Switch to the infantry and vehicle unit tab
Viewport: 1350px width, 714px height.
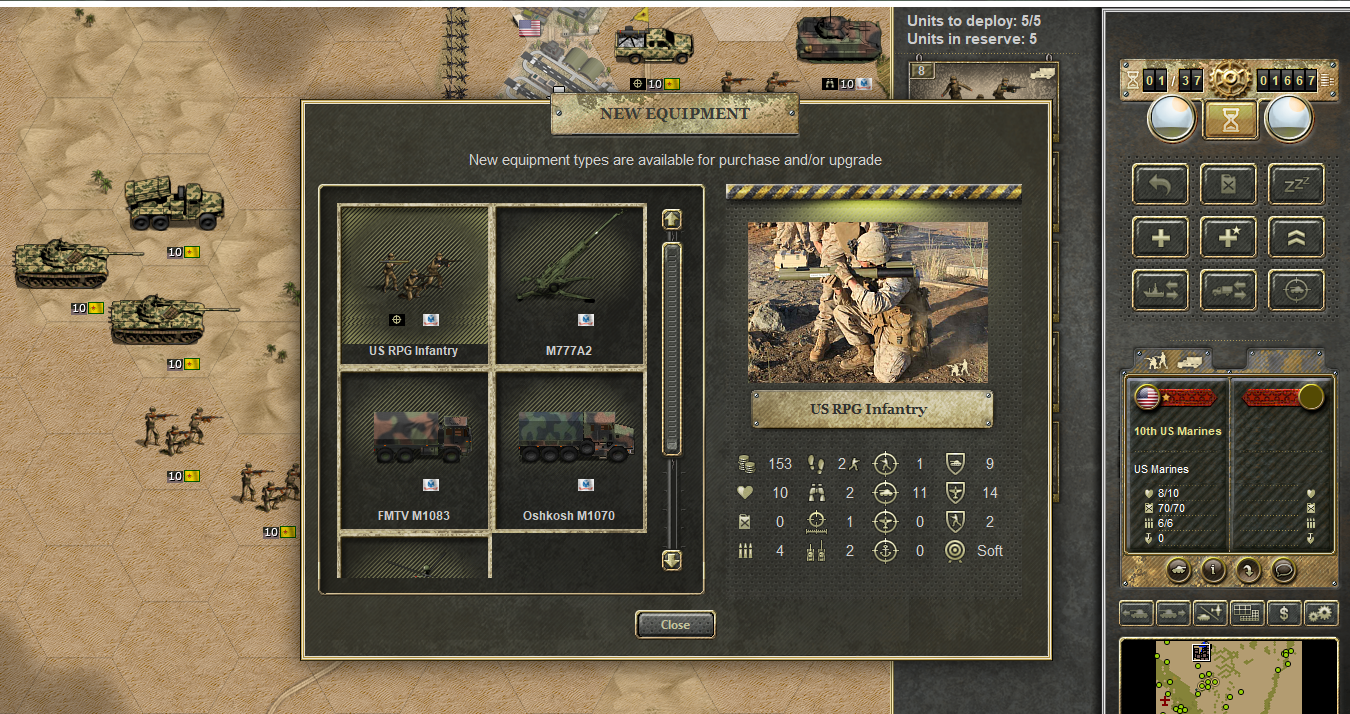(1172, 360)
